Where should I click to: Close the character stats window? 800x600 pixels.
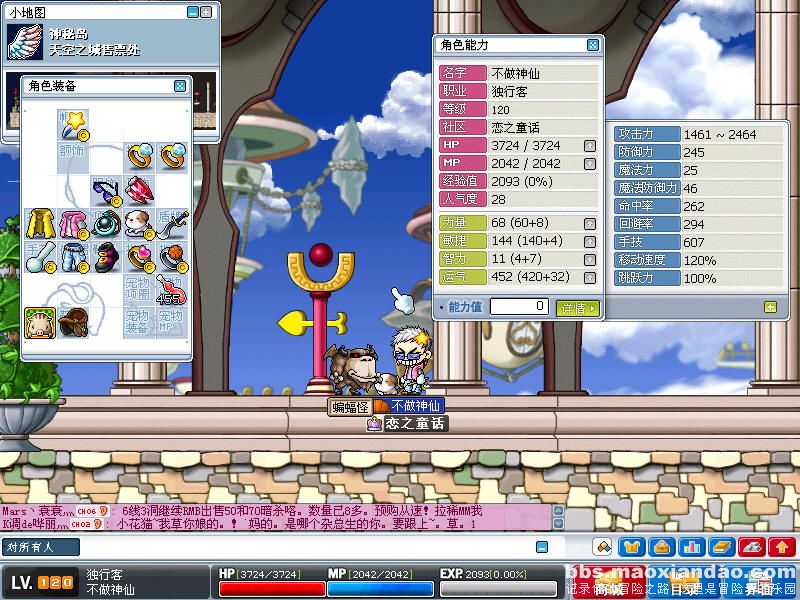[593, 45]
